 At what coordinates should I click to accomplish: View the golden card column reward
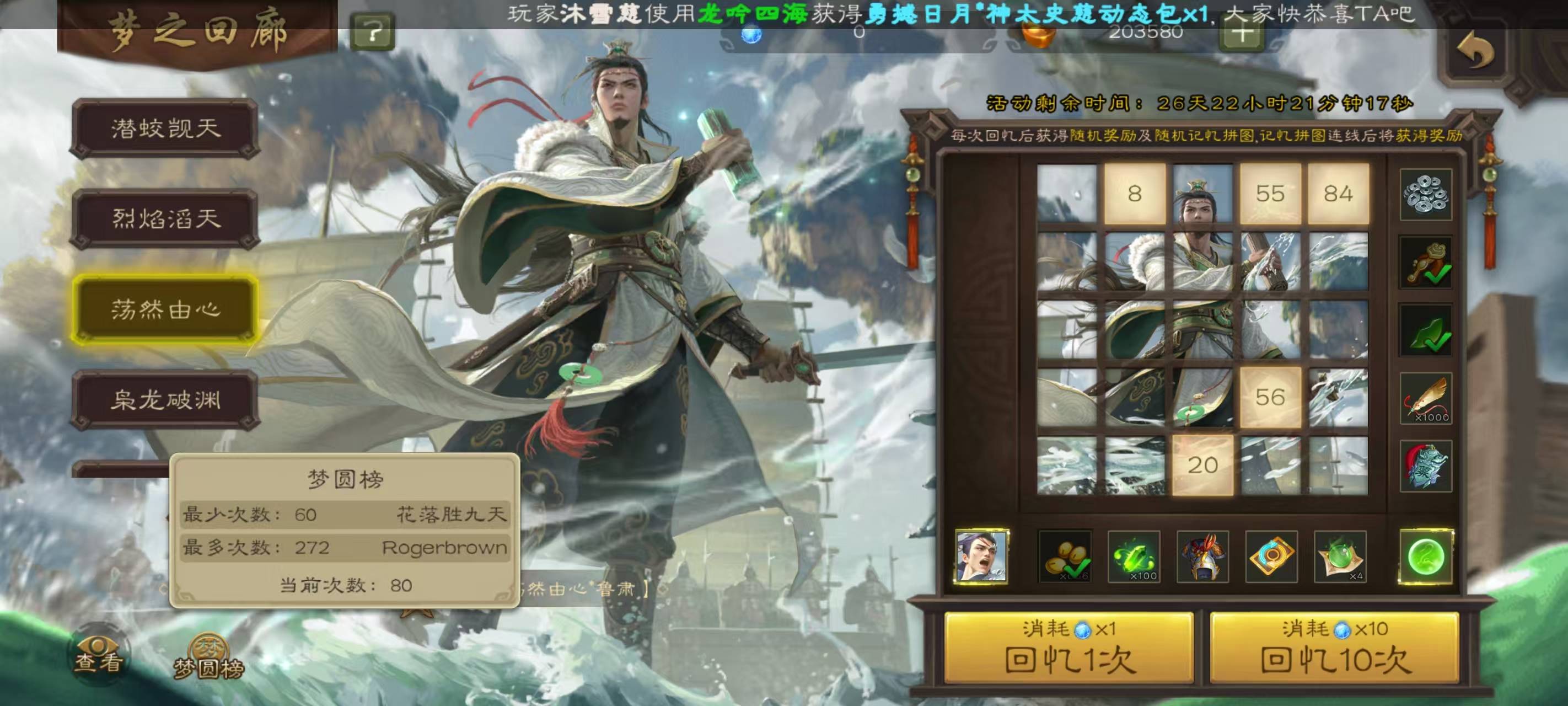[1271, 557]
